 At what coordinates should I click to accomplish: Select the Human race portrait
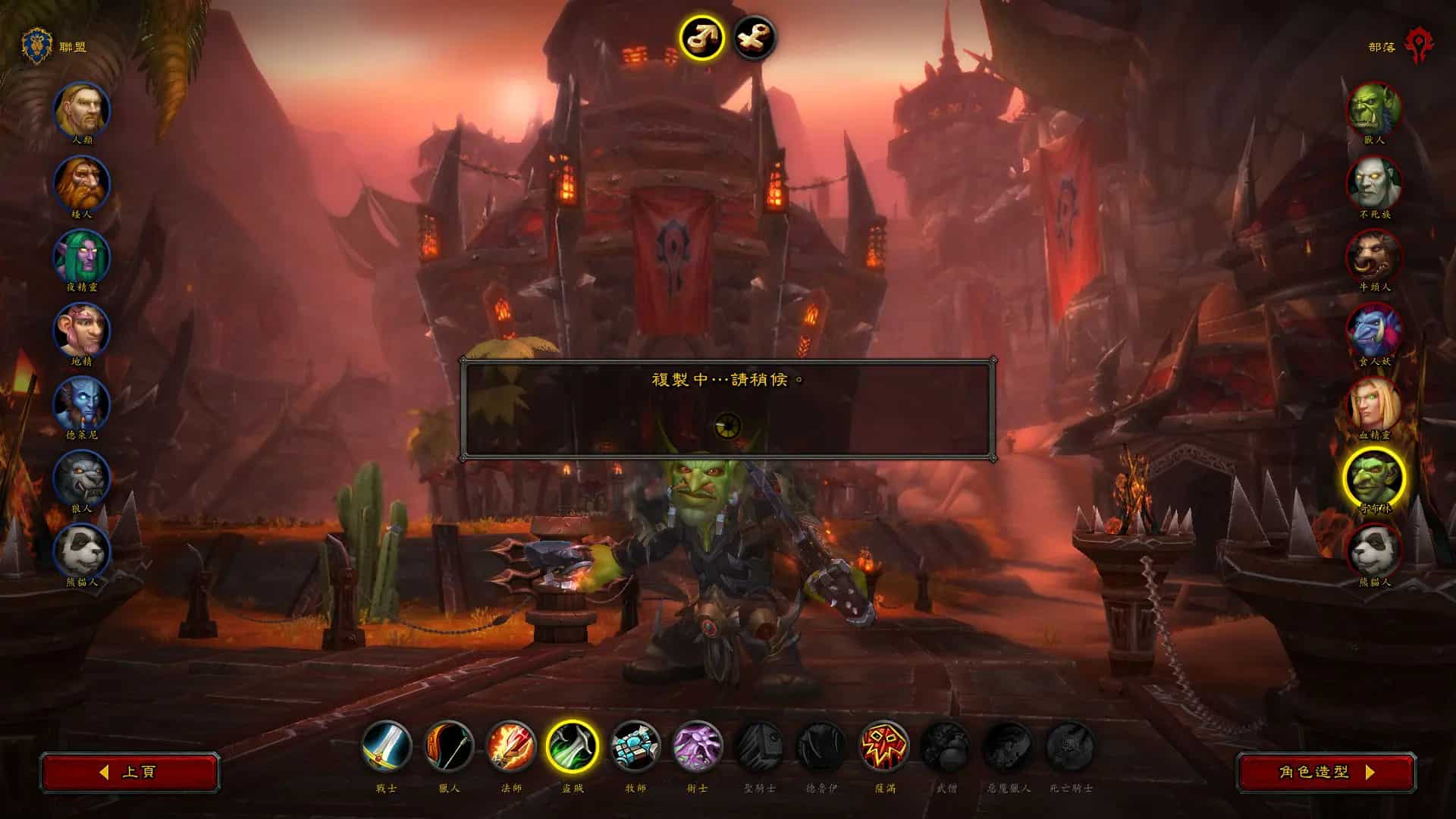(x=82, y=111)
